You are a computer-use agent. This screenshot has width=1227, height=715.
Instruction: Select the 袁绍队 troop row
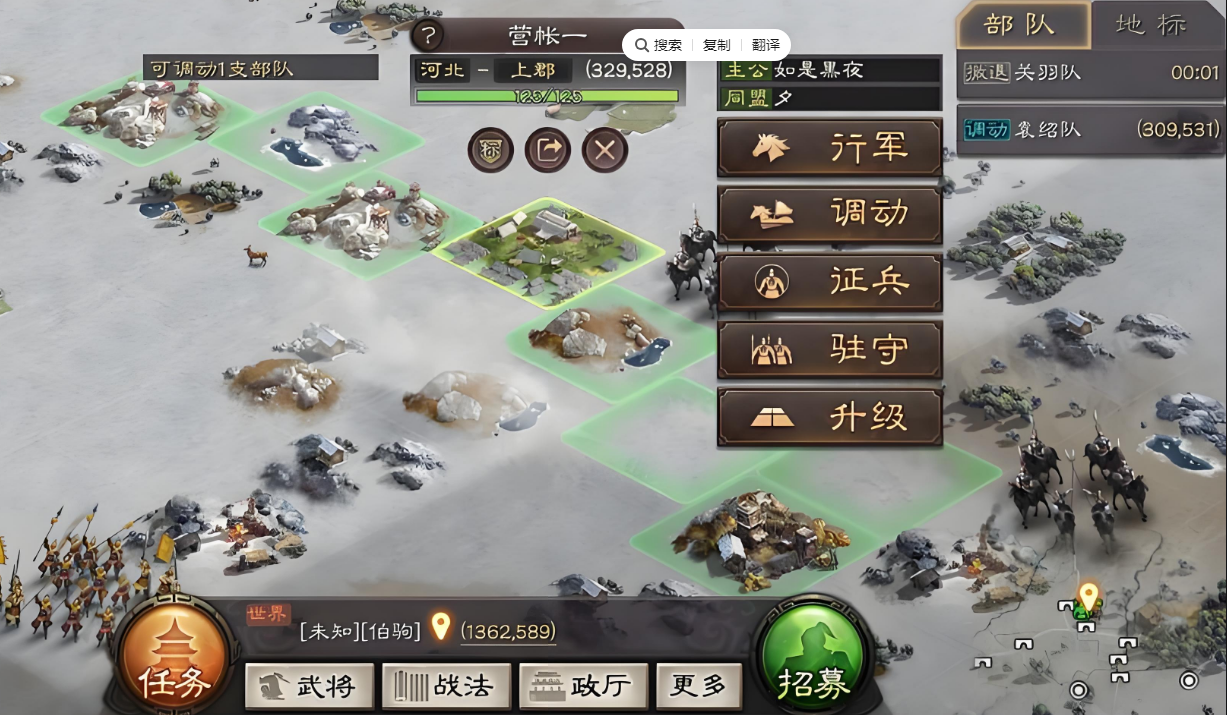click(x=1091, y=130)
